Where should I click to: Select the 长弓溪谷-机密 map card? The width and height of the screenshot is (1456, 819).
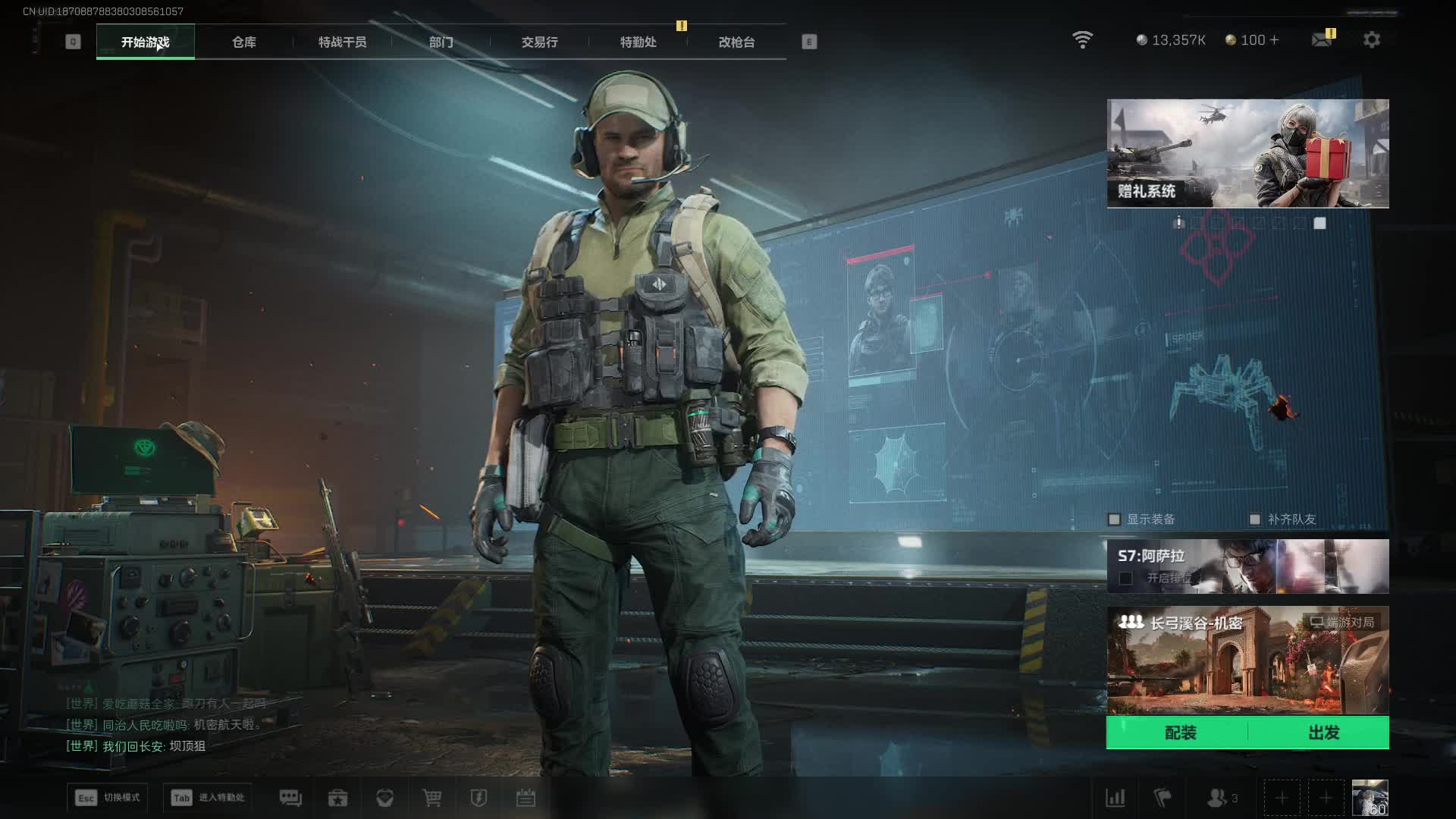(1247, 661)
